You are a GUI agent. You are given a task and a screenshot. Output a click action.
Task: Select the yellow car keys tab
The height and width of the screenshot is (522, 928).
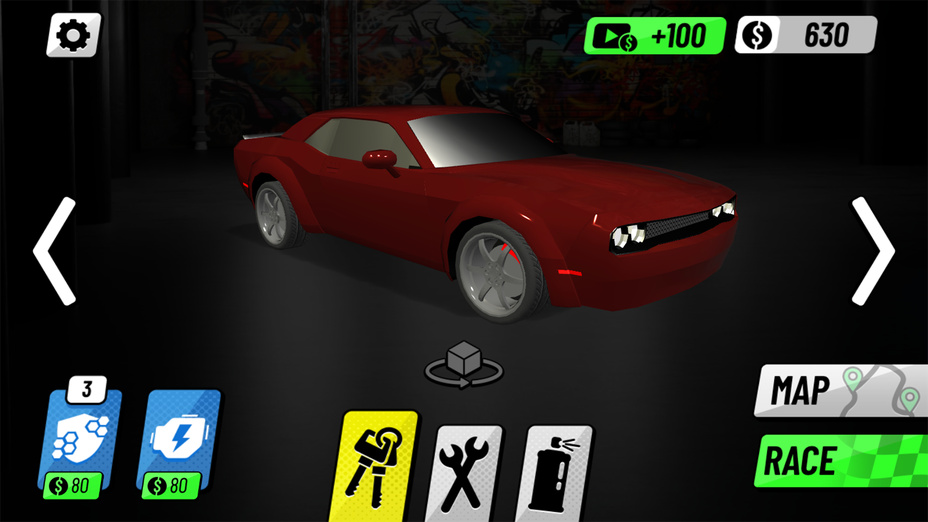(378, 464)
